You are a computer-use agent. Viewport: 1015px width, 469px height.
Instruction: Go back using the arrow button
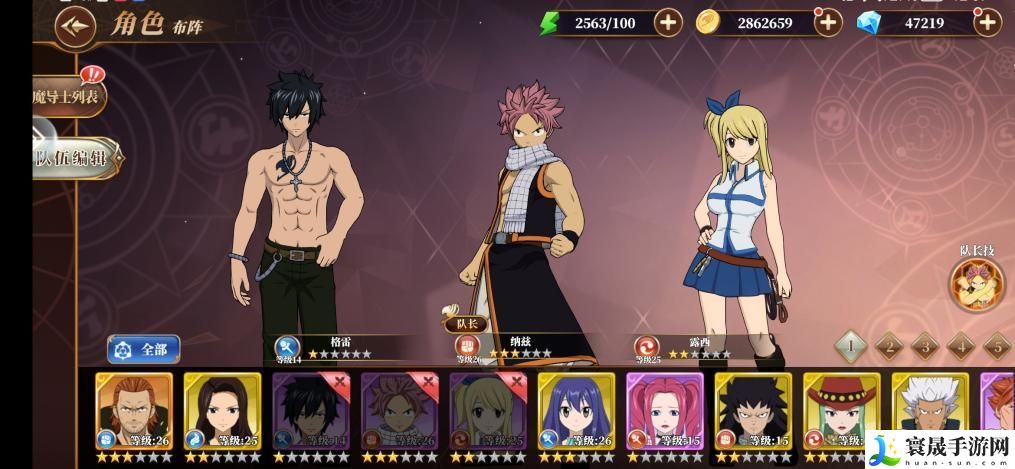[69, 27]
